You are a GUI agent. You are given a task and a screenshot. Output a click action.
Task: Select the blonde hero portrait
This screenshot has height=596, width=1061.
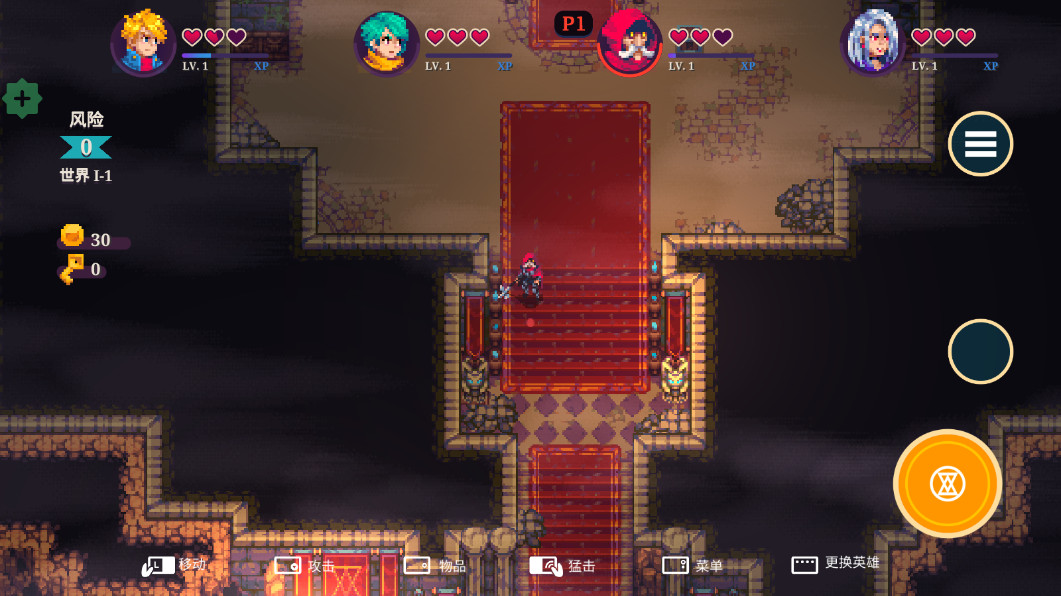click(143, 44)
